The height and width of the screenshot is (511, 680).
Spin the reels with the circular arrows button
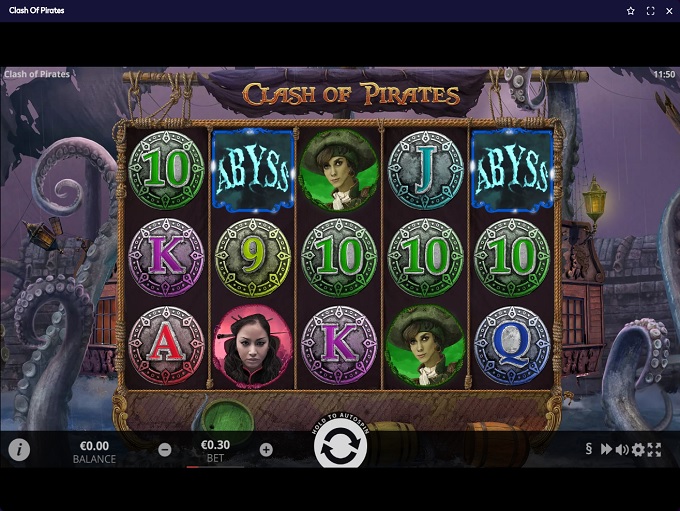click(x=340, y=449)
